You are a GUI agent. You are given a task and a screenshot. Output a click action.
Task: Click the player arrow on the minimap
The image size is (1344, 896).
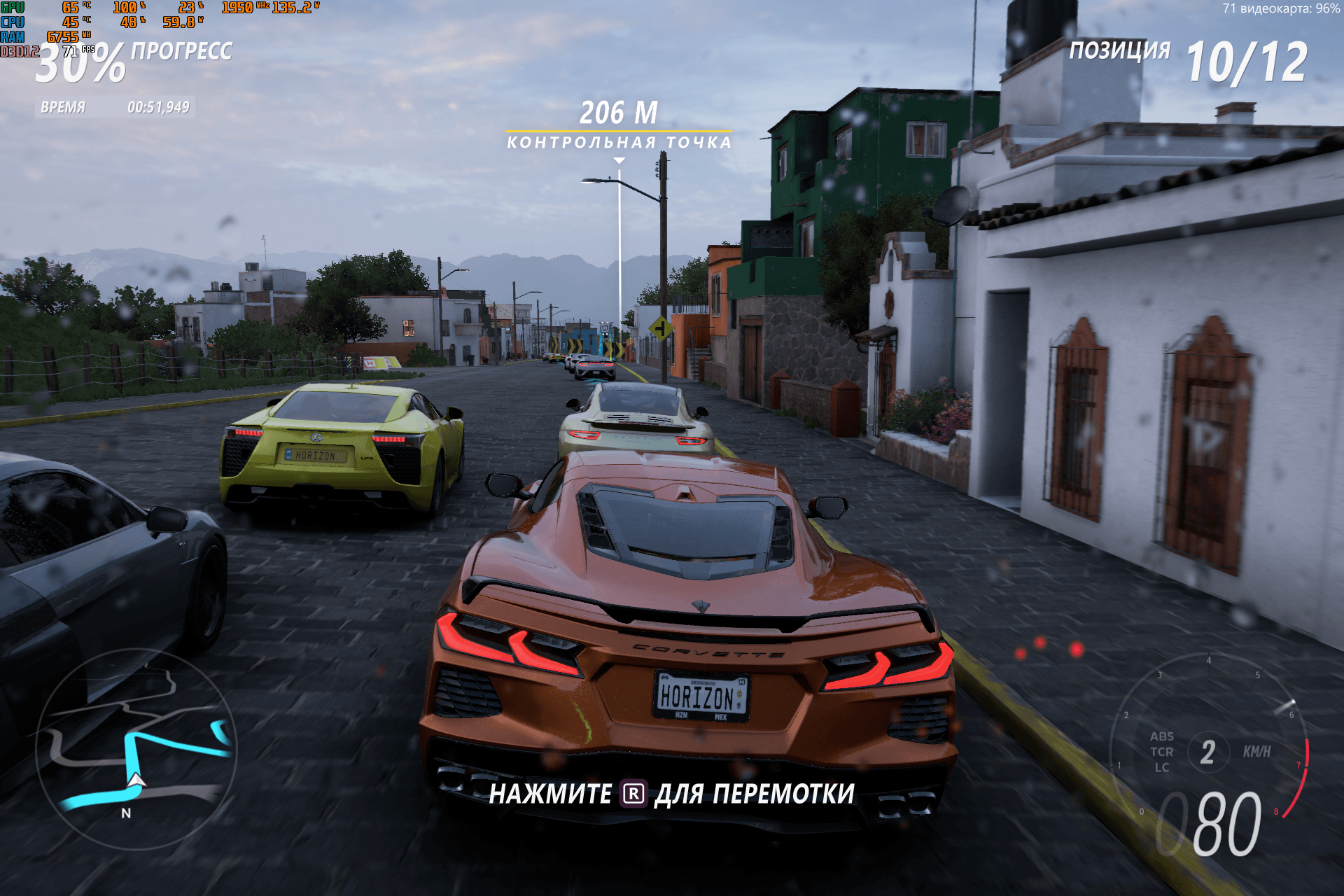tap(136, 780)
